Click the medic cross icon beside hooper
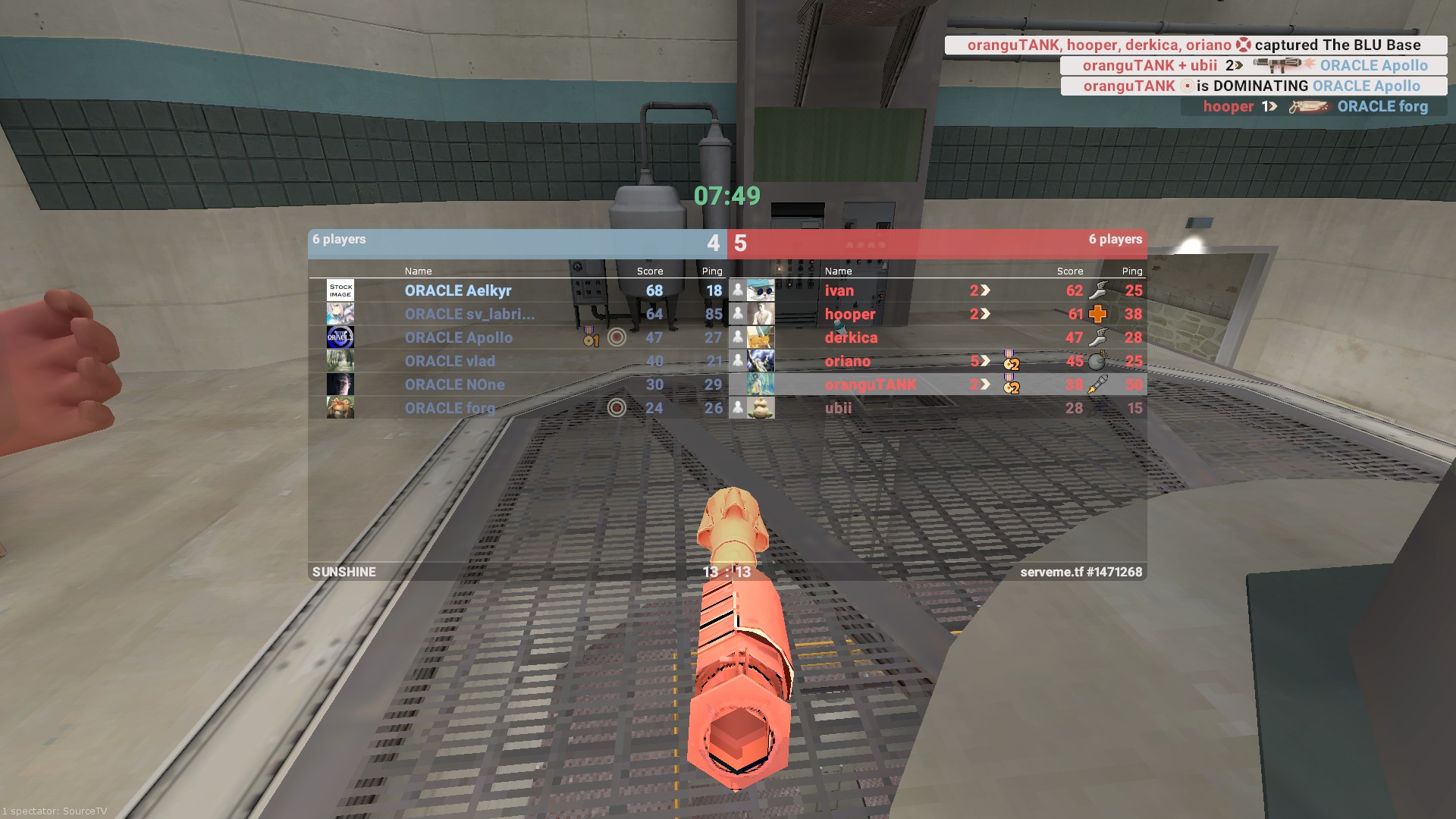This screenshot has width=1456, height=819. (1097, 314)
